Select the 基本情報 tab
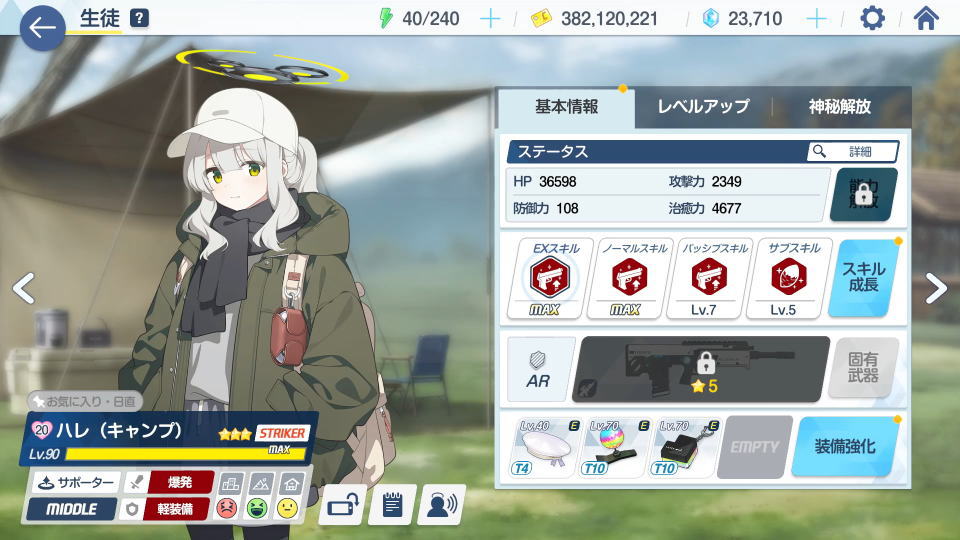The width and height of the screenshot is (960, 540). click(x=566, y=107)
